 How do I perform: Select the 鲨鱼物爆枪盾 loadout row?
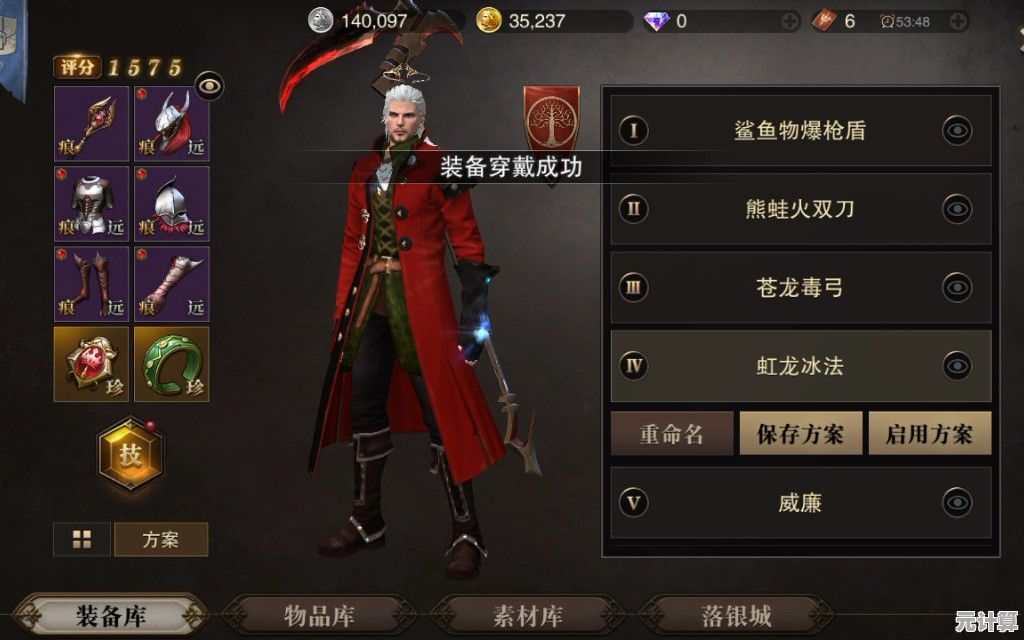click(x=799, y=130)
